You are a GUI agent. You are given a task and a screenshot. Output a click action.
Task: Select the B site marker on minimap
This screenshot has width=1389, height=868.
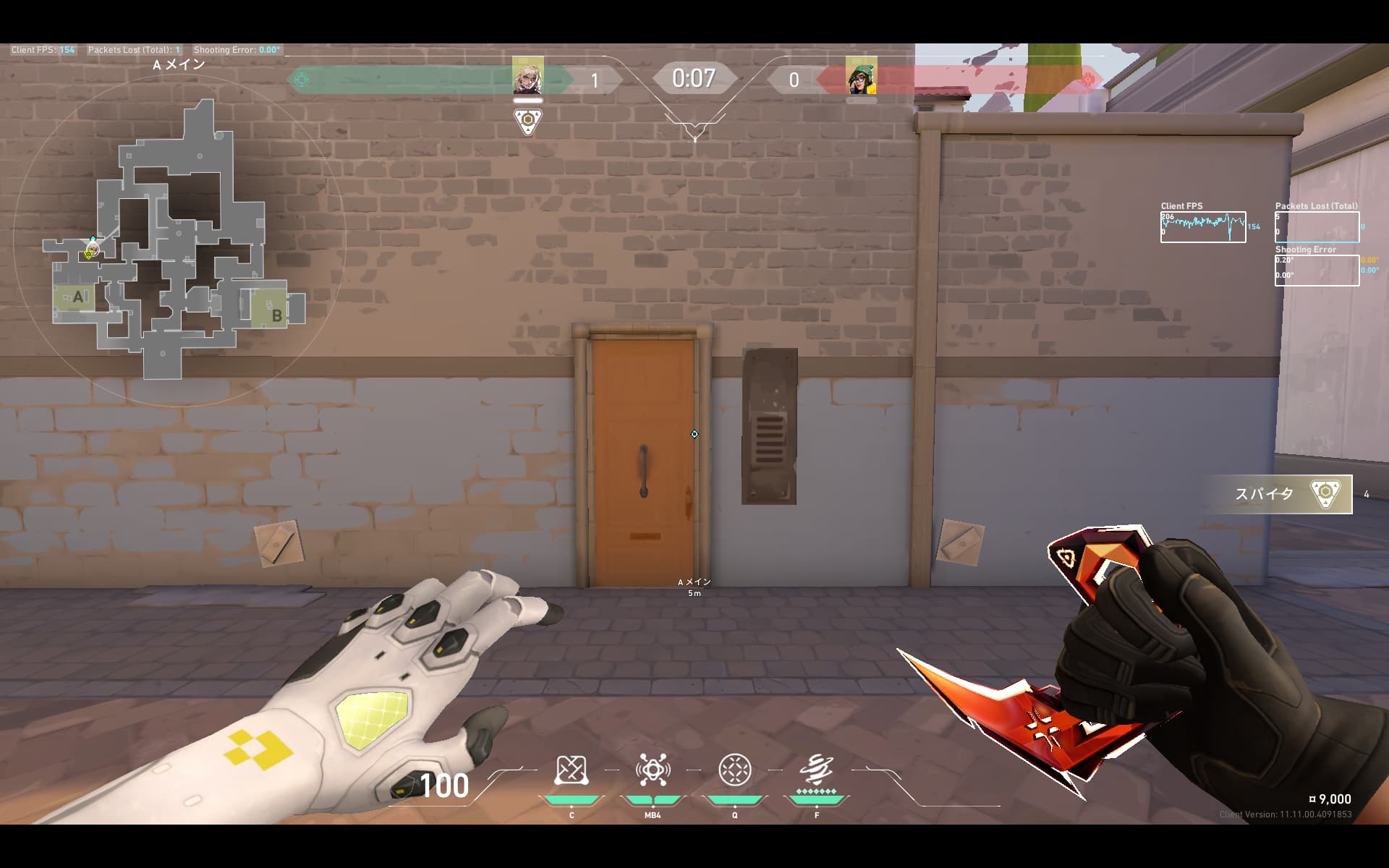(276, 315)
